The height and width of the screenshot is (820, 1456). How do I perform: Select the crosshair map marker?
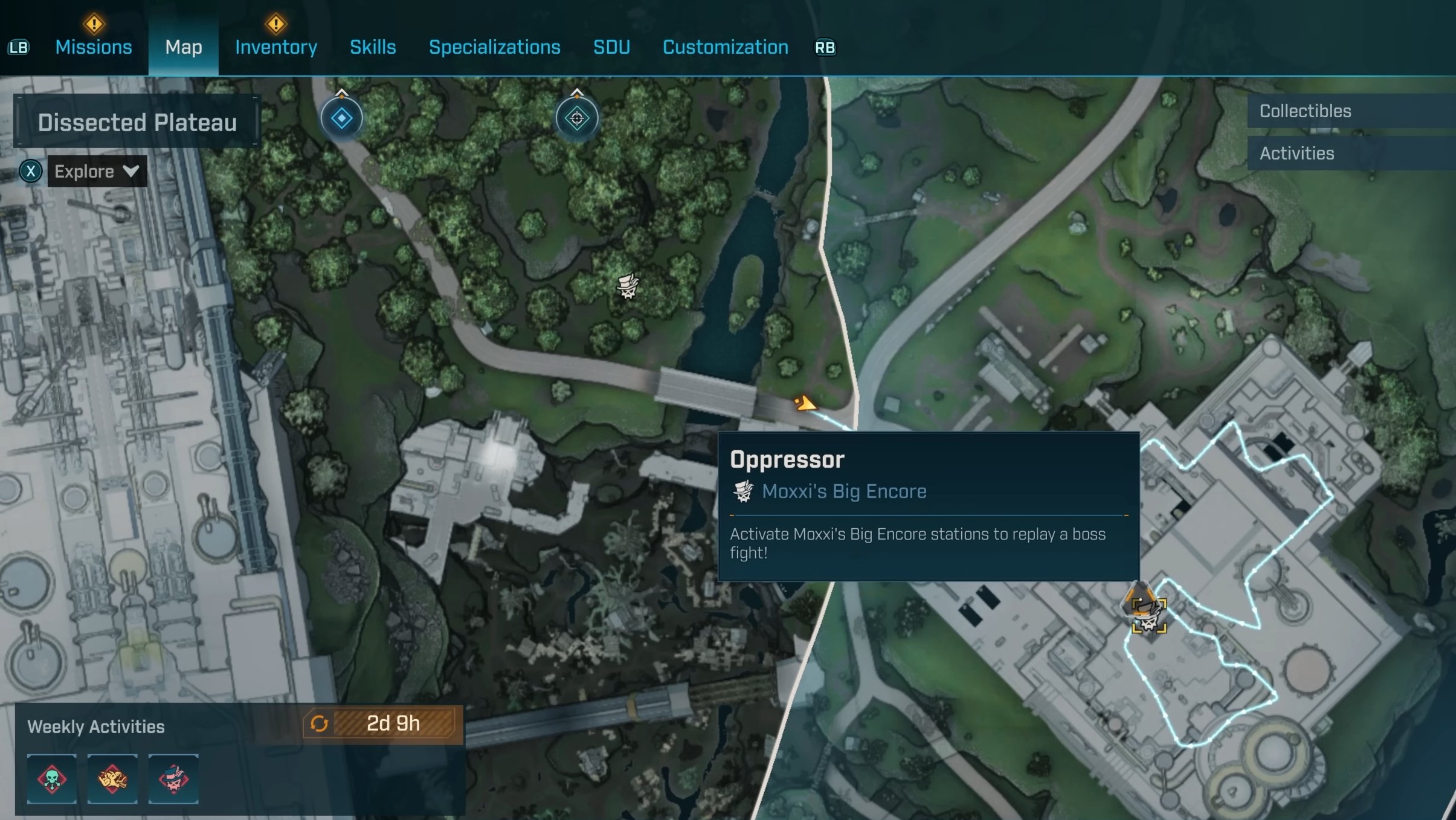[577, 118]
